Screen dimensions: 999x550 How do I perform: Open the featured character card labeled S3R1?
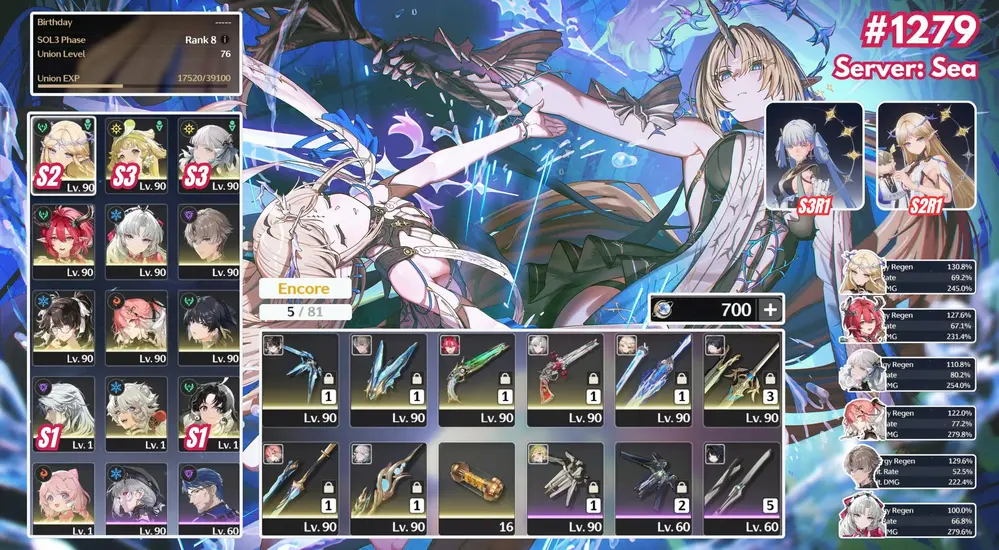pos(814,155)
